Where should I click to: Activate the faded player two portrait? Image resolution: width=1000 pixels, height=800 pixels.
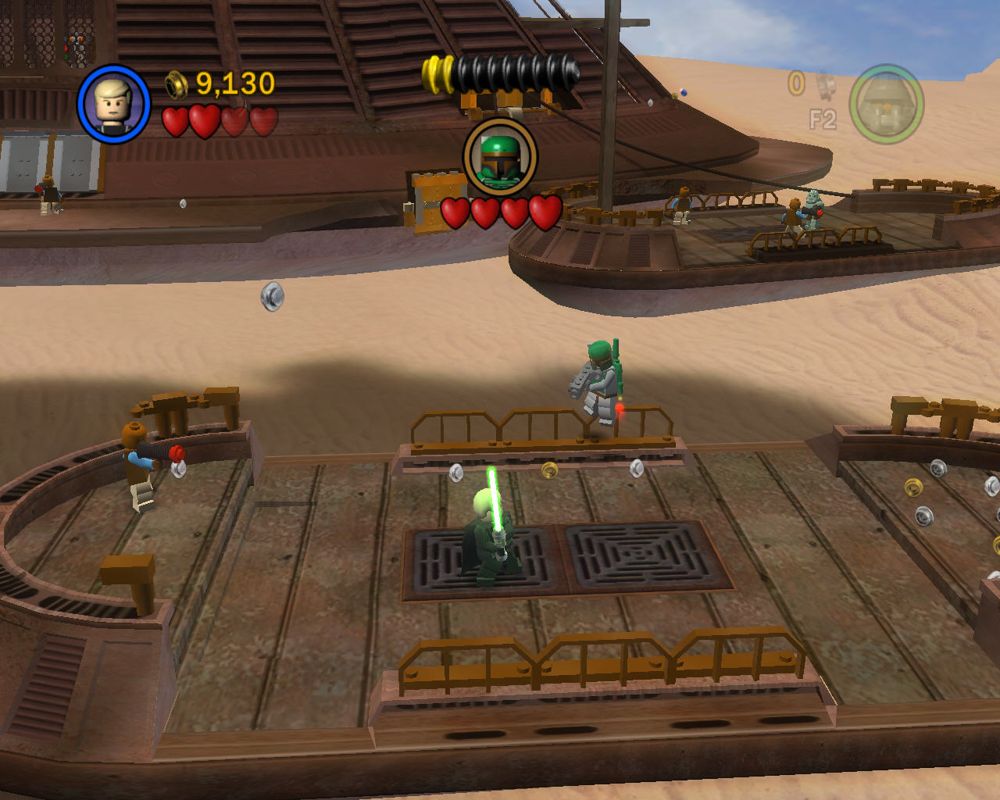tap(886, 104)
